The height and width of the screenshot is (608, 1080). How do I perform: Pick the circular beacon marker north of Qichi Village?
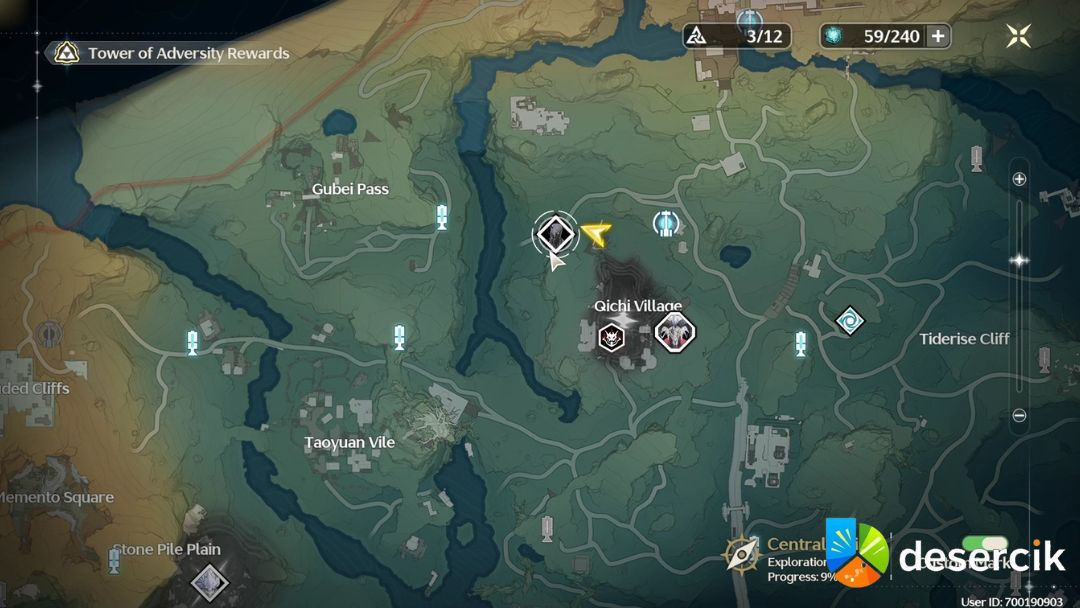(x=666, y=224)
